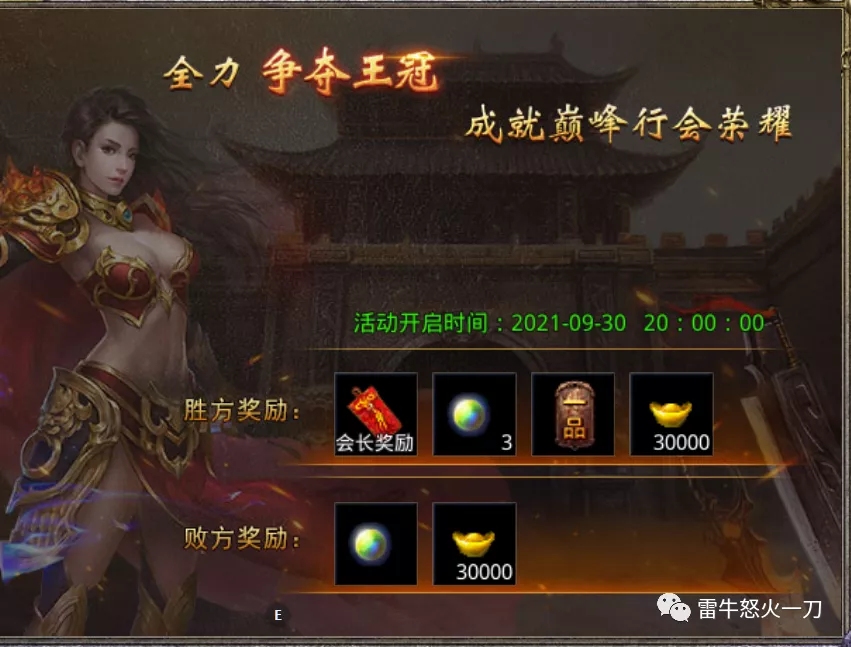851x647 pixels.
Task: Click the orb with quantity 3
Action: [474, 414]
